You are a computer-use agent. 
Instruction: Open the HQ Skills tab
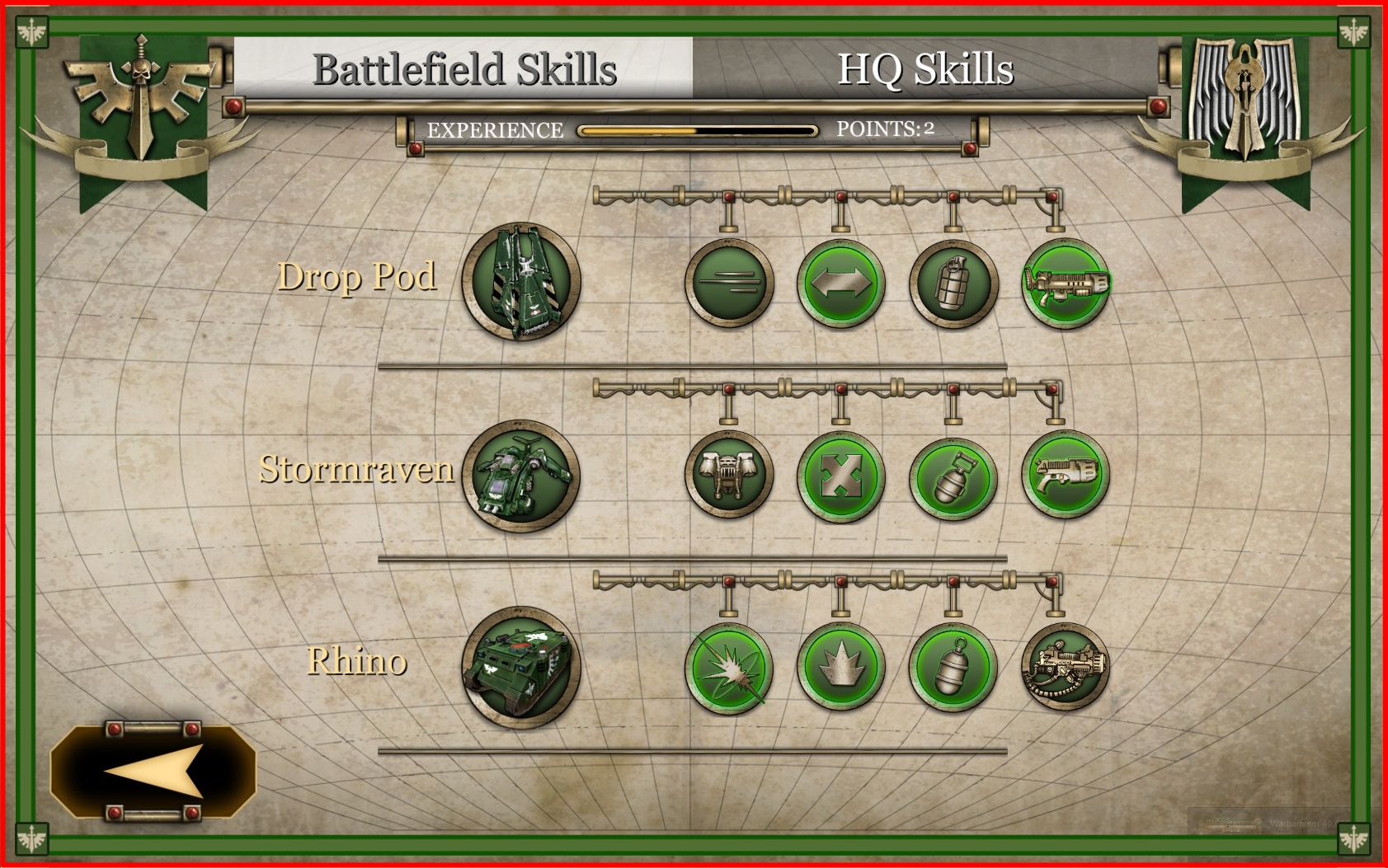coord(925,69)
